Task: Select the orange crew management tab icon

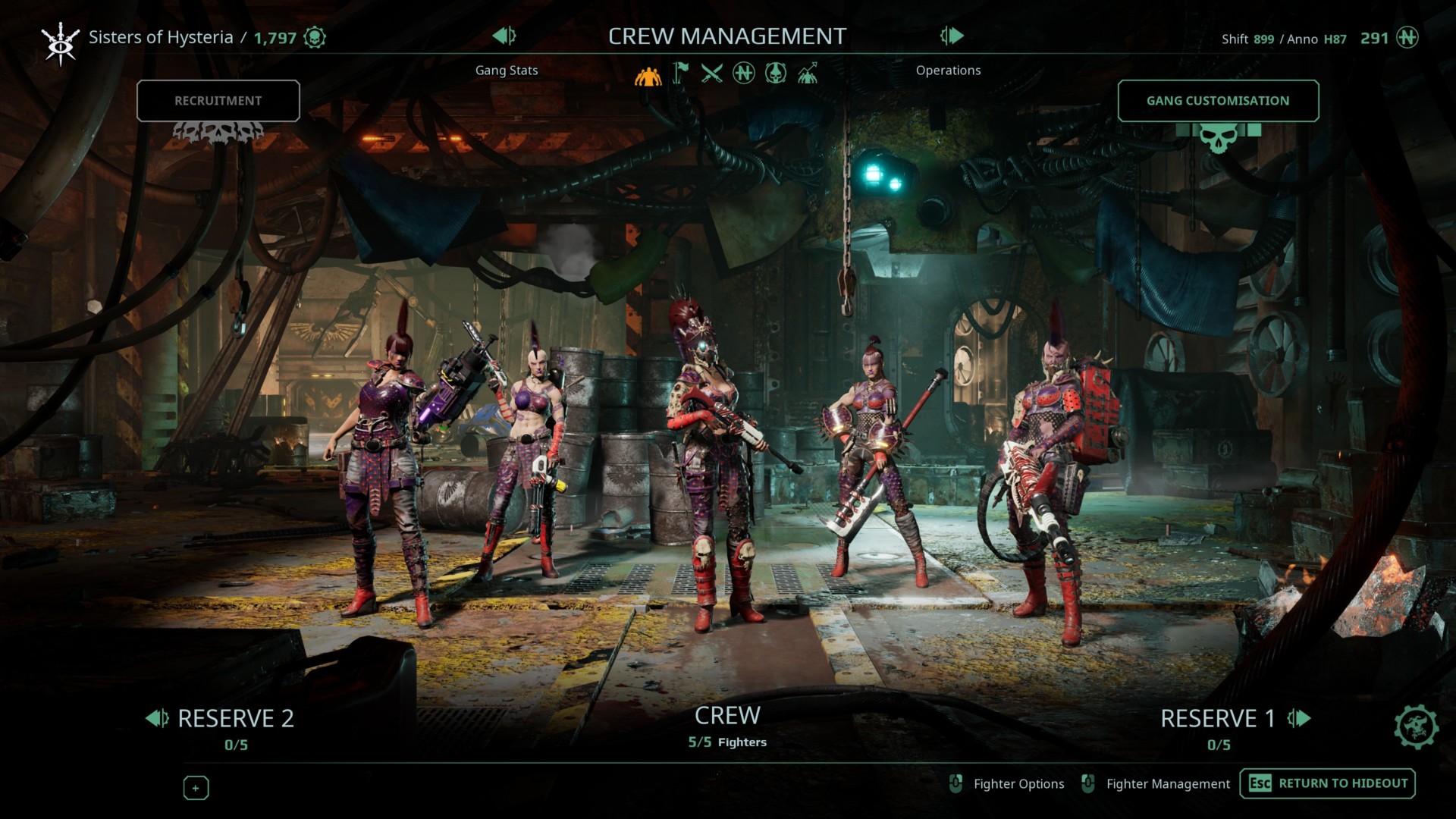Action: point(648,74)
